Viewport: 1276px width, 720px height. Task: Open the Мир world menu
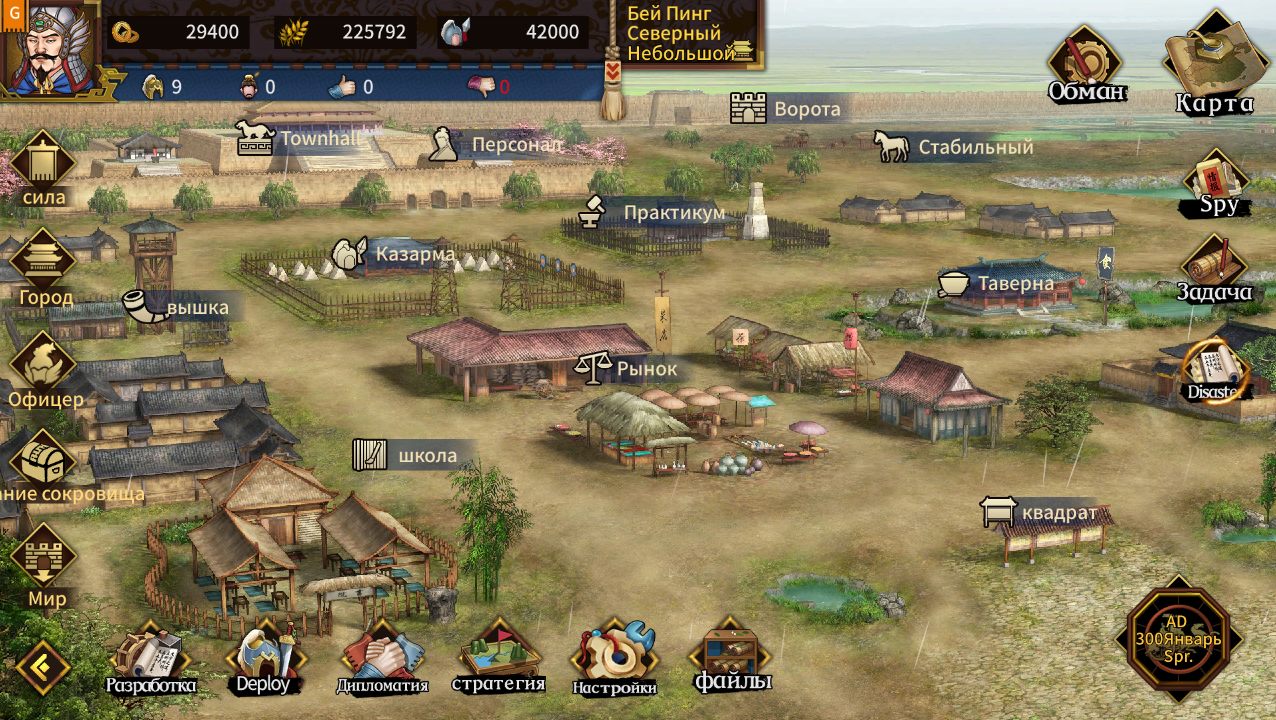[x=44, y=566]
